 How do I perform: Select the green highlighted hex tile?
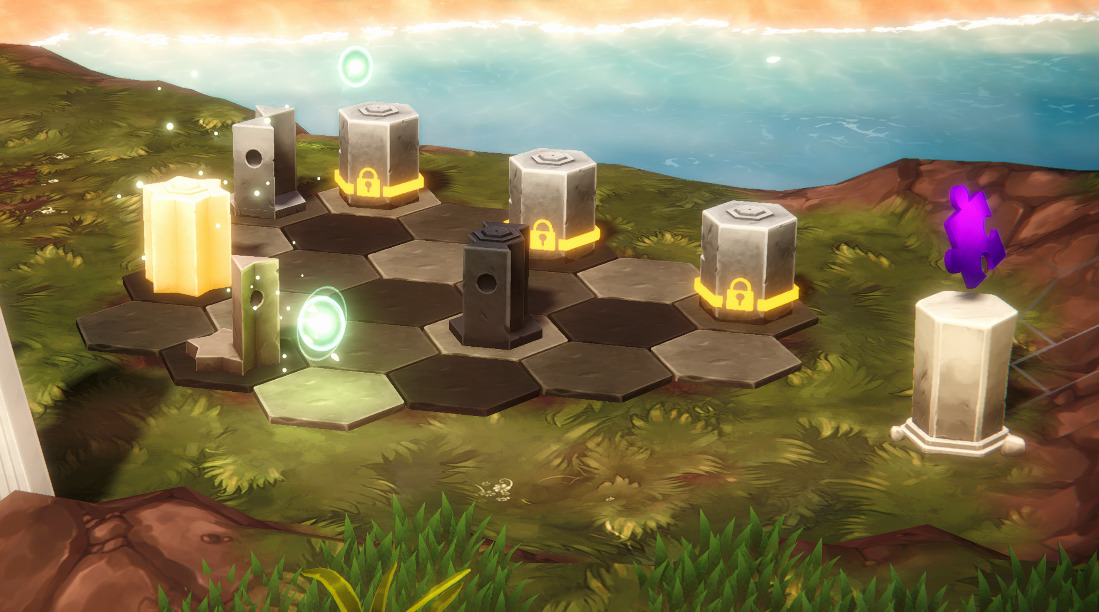pos(328,397)
